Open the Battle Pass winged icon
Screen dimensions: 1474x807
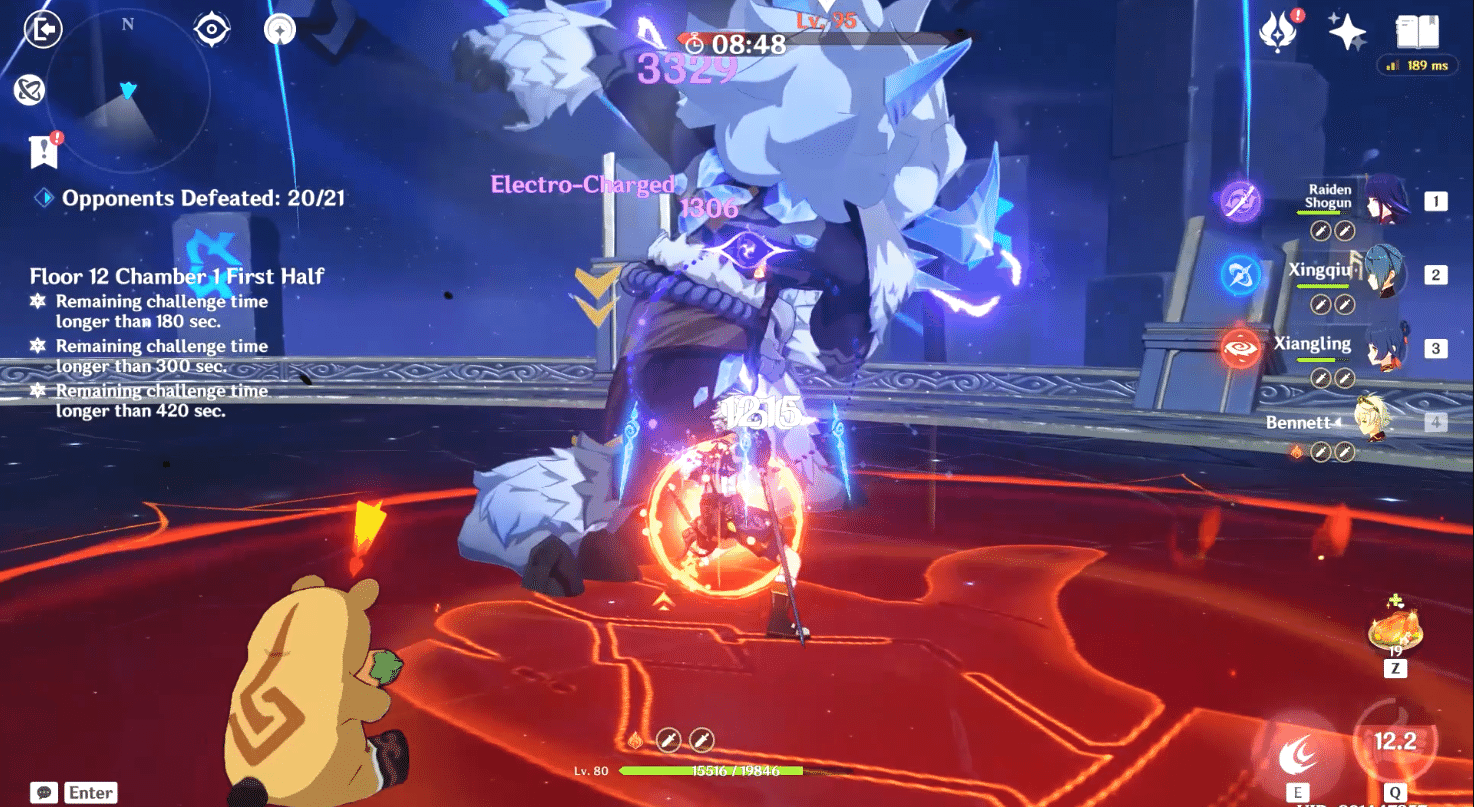pos(1277,32)
